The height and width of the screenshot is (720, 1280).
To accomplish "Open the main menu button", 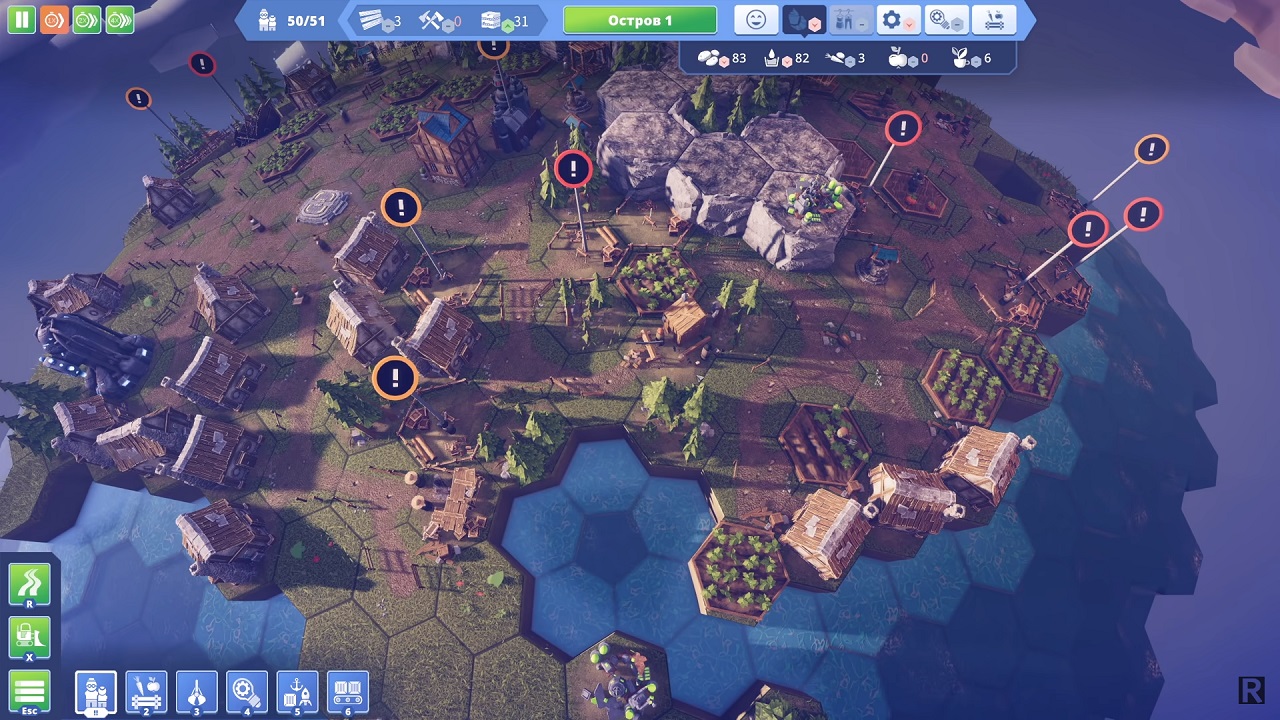I will [x=29, y=691].
